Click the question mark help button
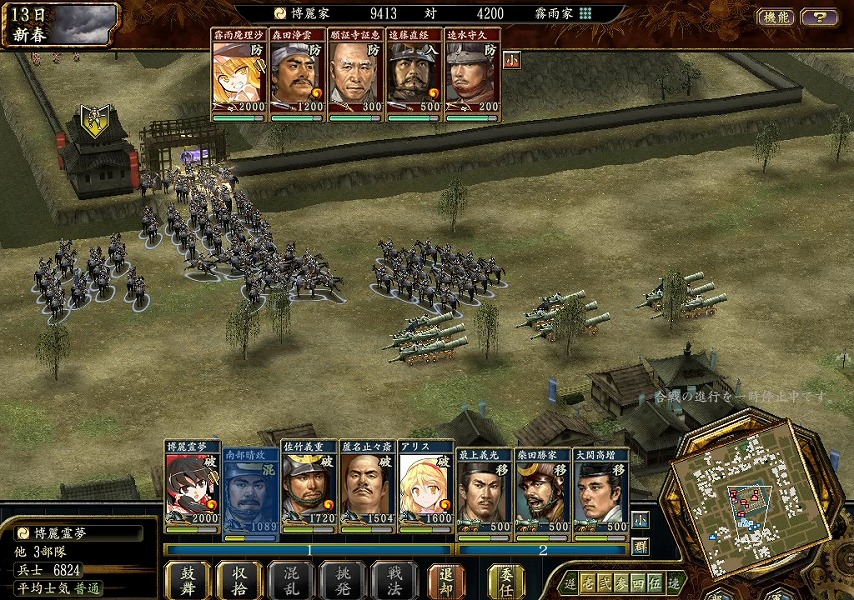 point(819,16)
